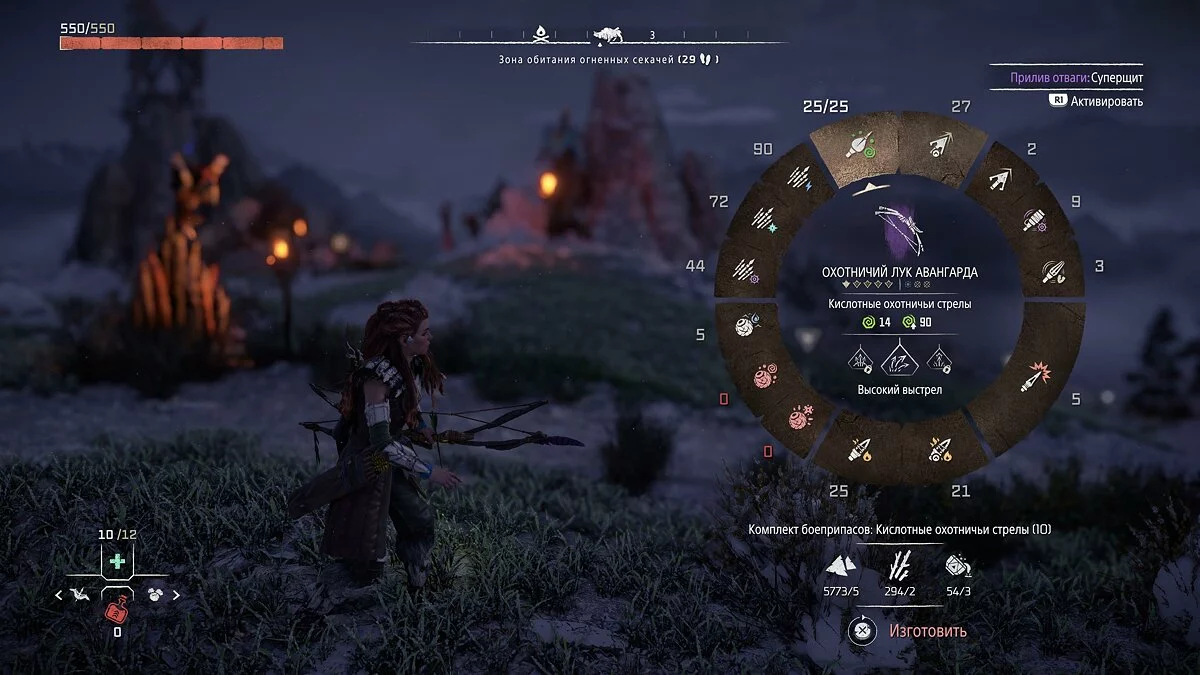The image size is (1200, 675).
Task: Cycle tools with the left arrow
Action: pyautogui.click(x=59, y=595)
